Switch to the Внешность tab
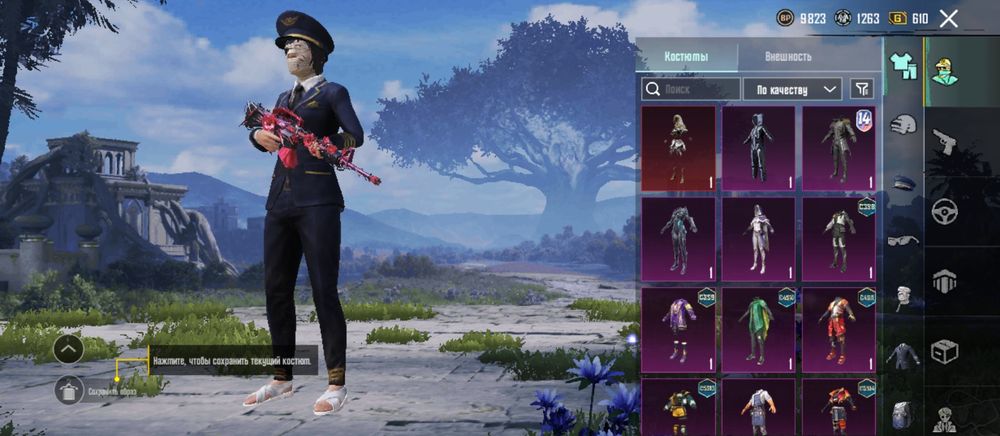The height and width of the screenshot is (436, 1000). pyautogui.click(x=789, y=57)
